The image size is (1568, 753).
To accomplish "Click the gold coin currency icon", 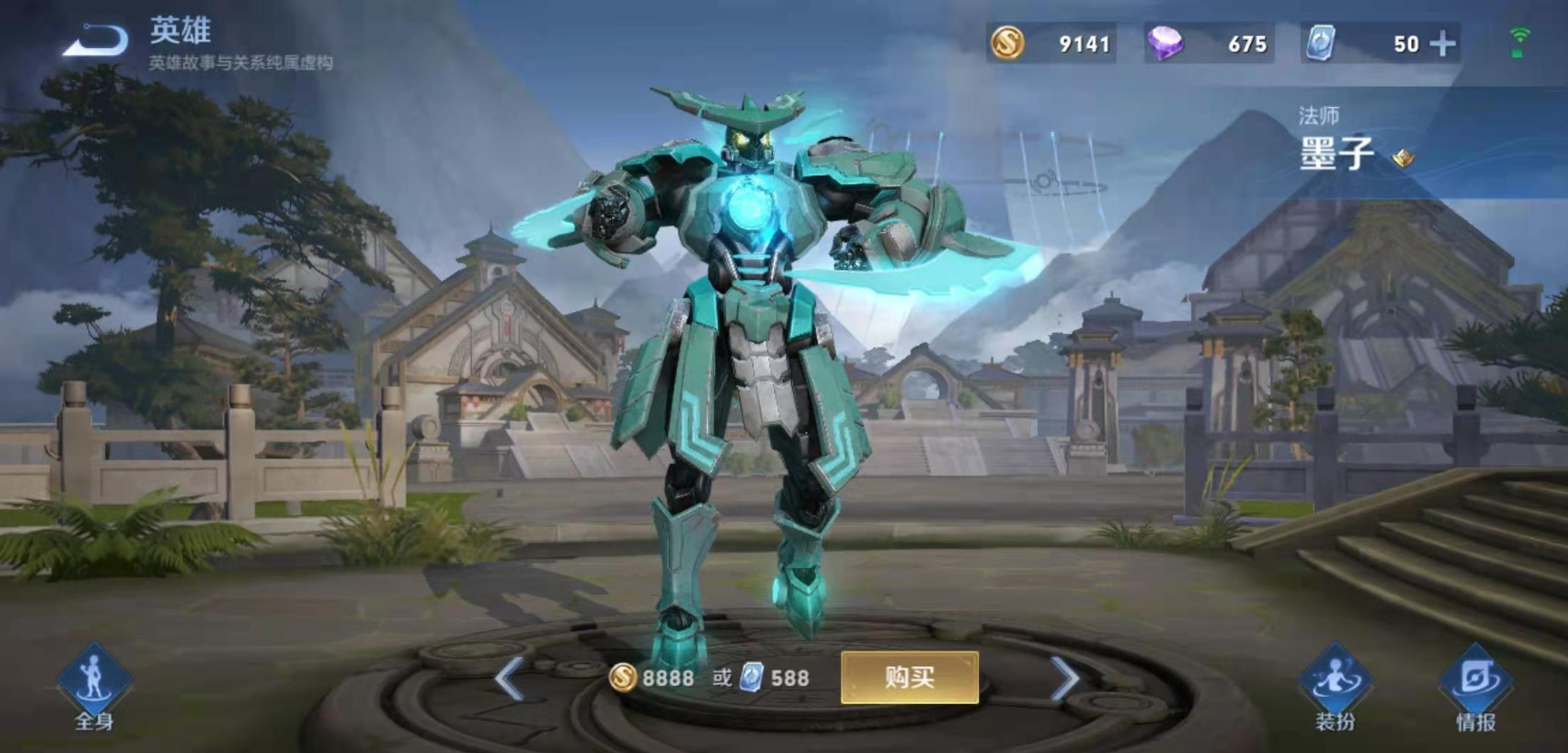I will point(1009,42).
